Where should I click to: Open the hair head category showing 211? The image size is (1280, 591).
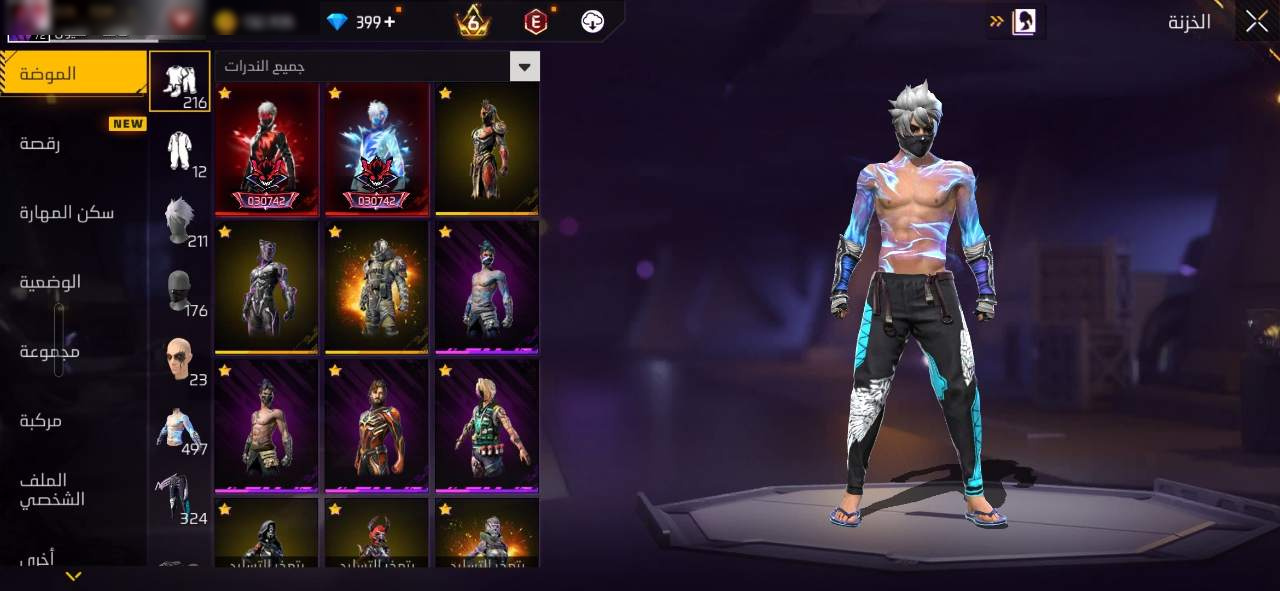[180, 220]
